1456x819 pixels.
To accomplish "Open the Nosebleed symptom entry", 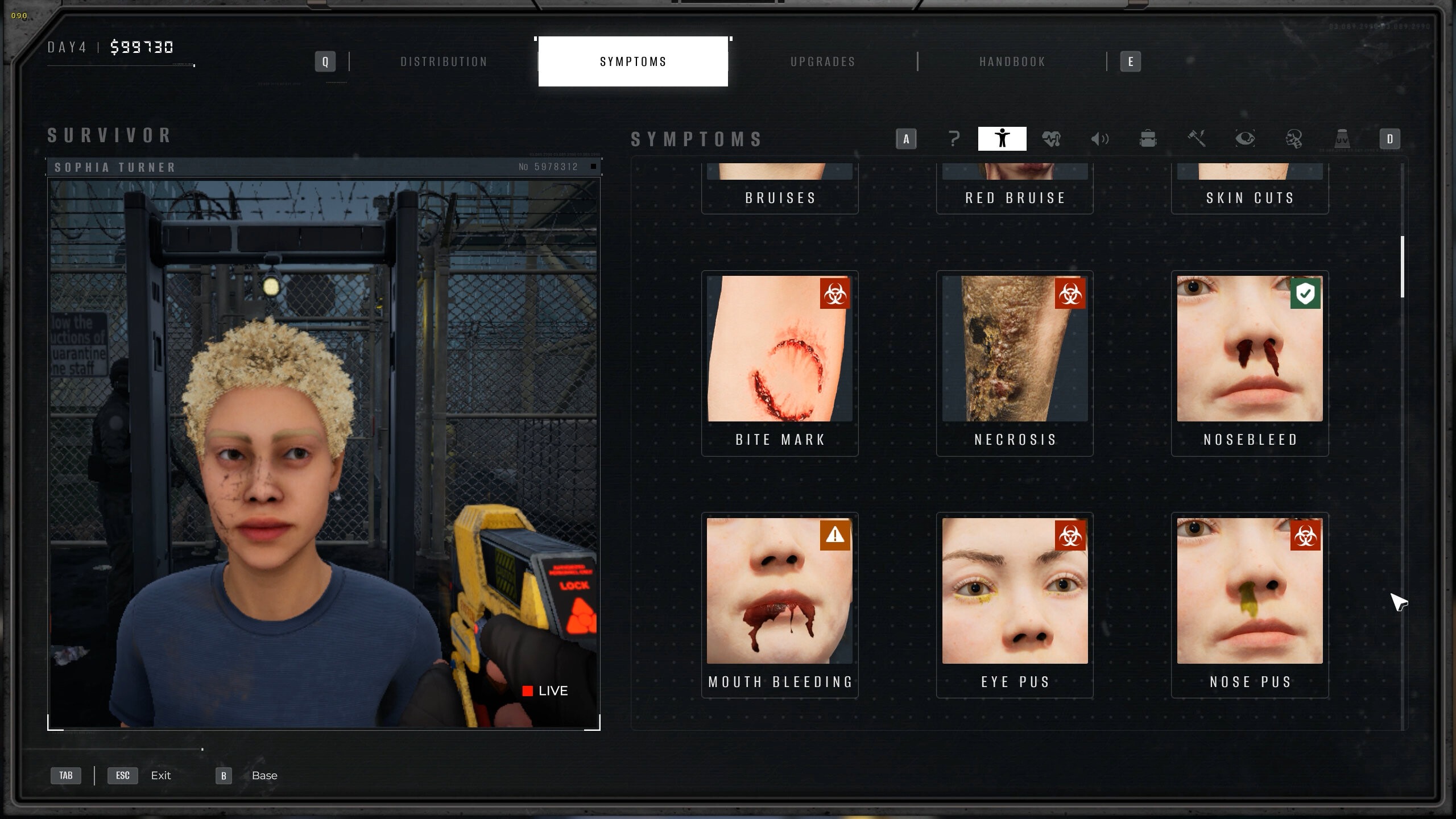I will click(x=1250, y=363).
